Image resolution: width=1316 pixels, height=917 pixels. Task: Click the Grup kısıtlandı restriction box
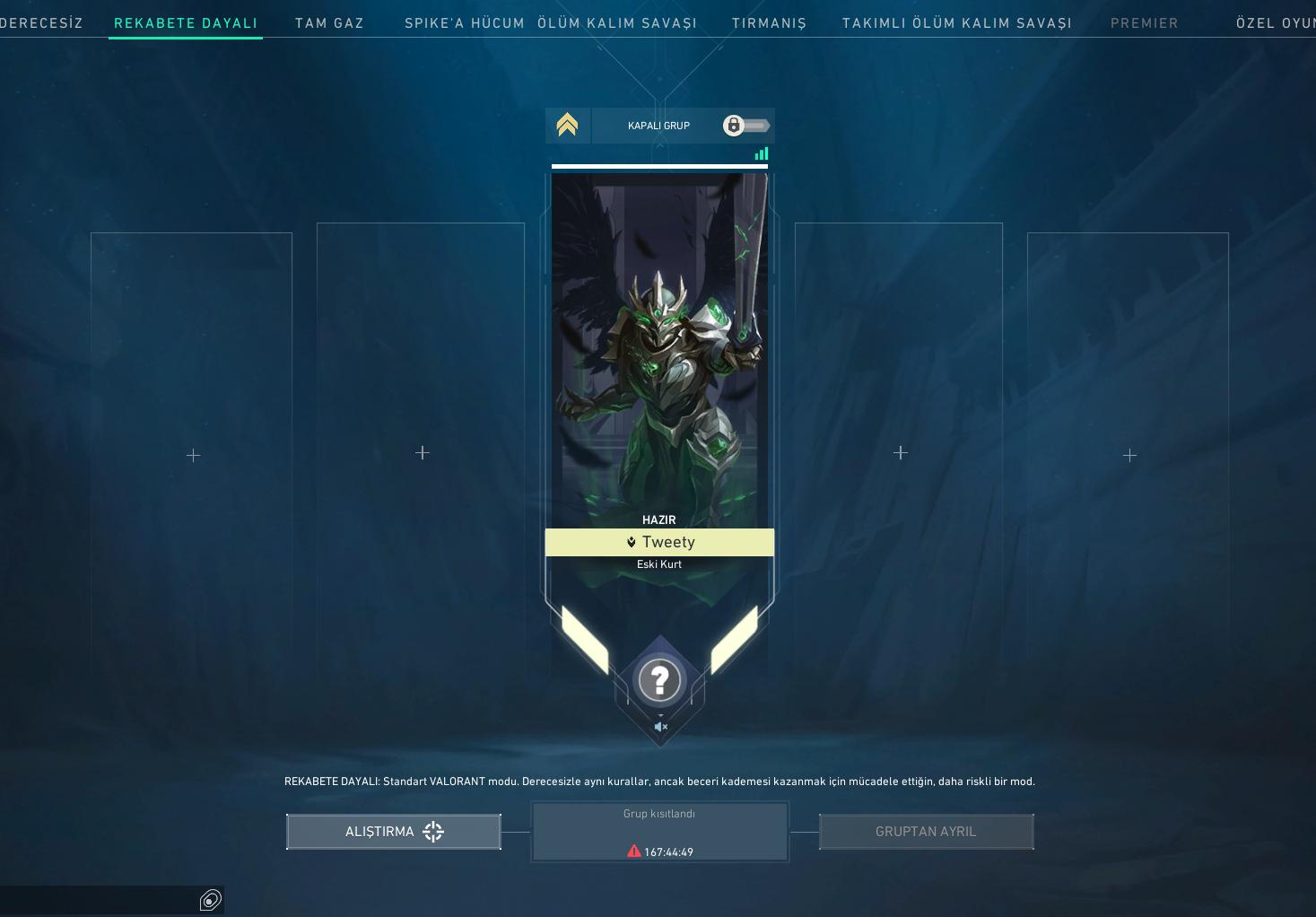[x=659, y=832]
